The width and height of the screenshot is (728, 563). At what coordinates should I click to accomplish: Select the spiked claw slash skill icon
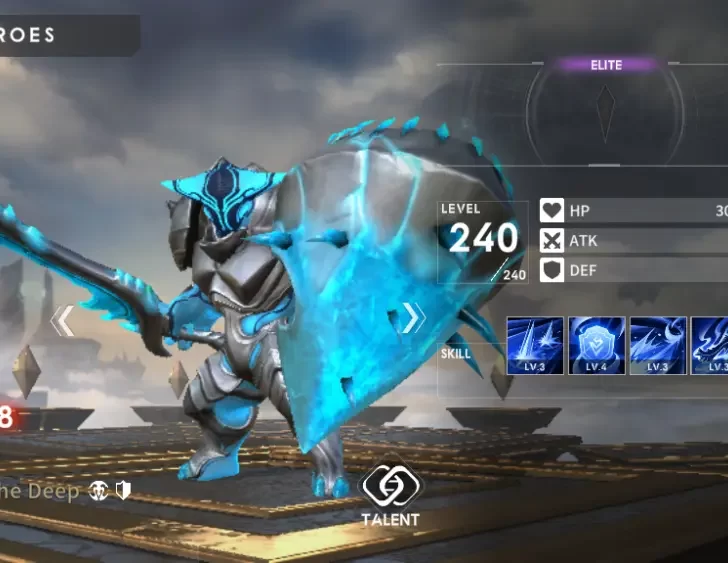(658, 345)
